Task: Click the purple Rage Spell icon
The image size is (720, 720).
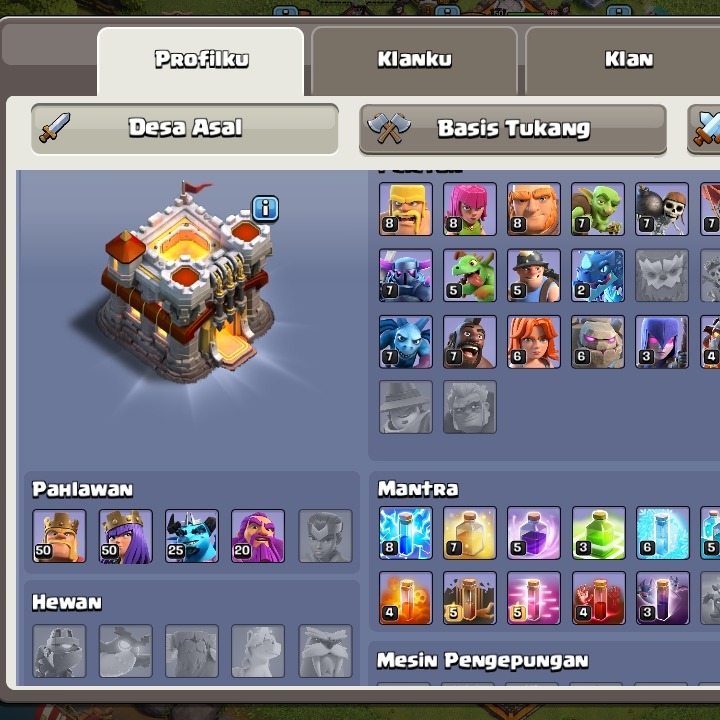Action: [534, 533]
